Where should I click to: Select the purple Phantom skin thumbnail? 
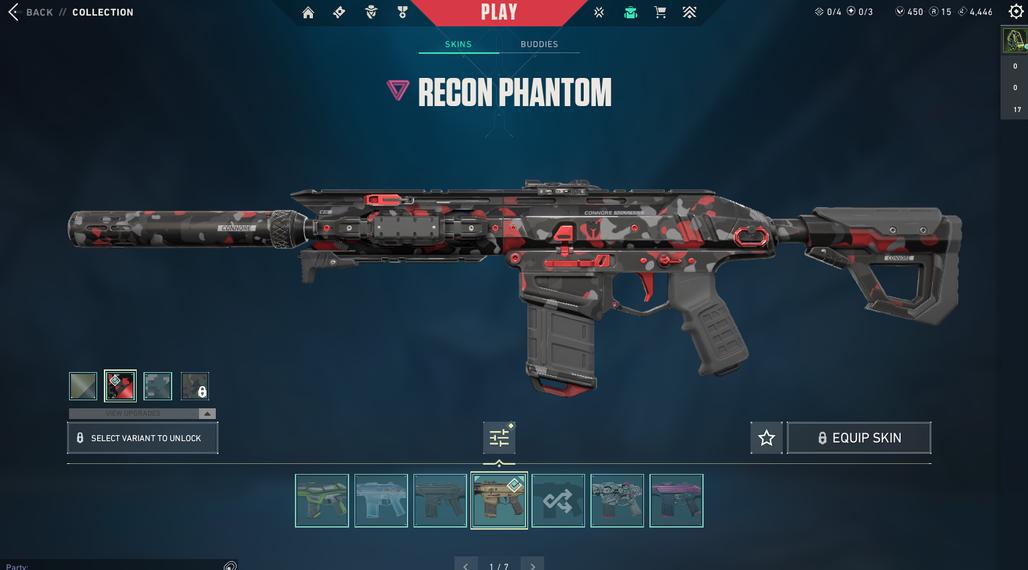676,500
